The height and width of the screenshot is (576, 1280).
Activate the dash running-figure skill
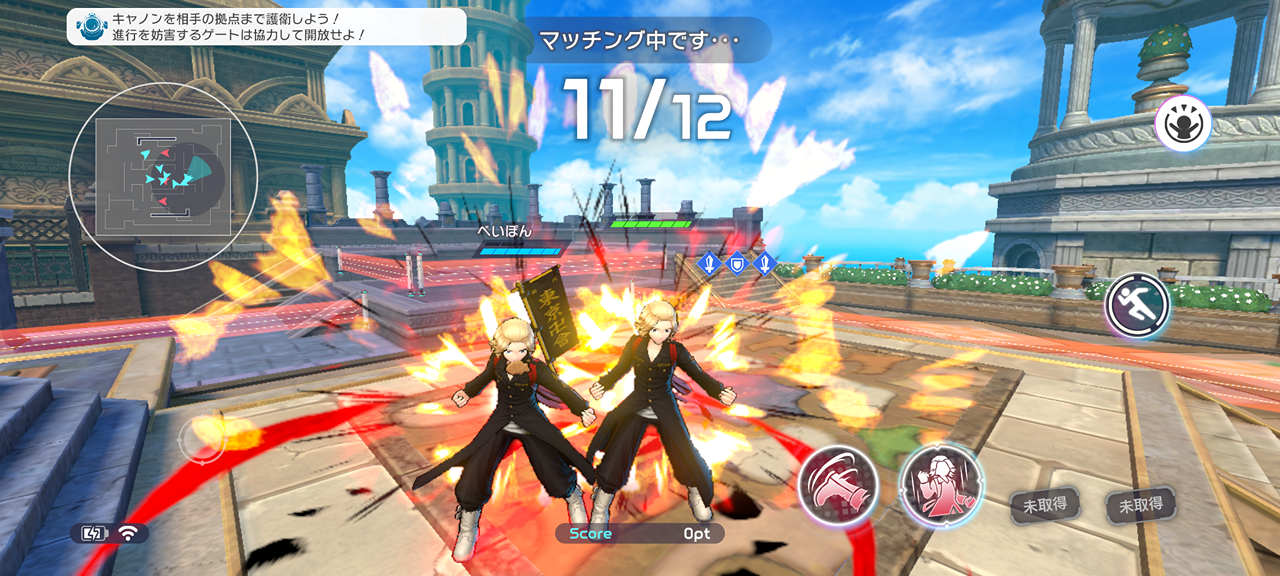point(1138,305)
